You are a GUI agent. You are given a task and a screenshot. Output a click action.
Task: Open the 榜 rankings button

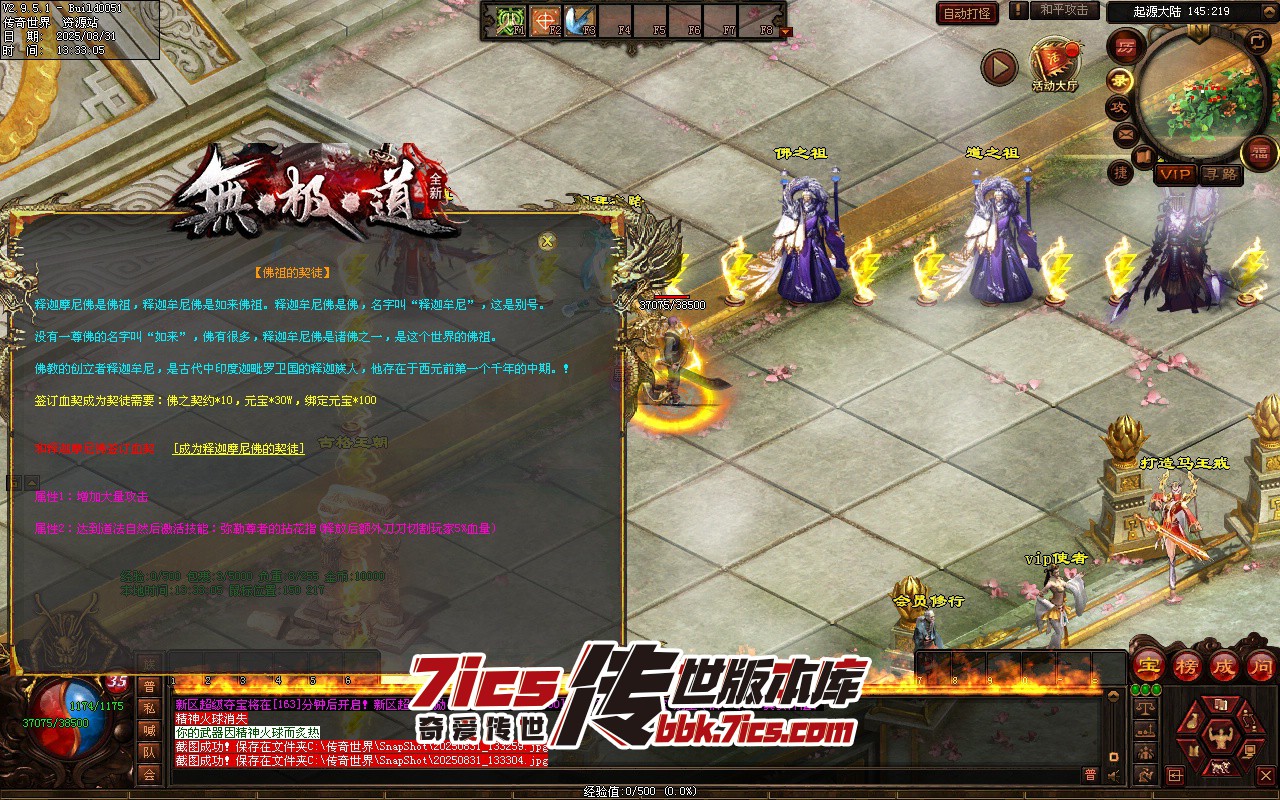1187,665
